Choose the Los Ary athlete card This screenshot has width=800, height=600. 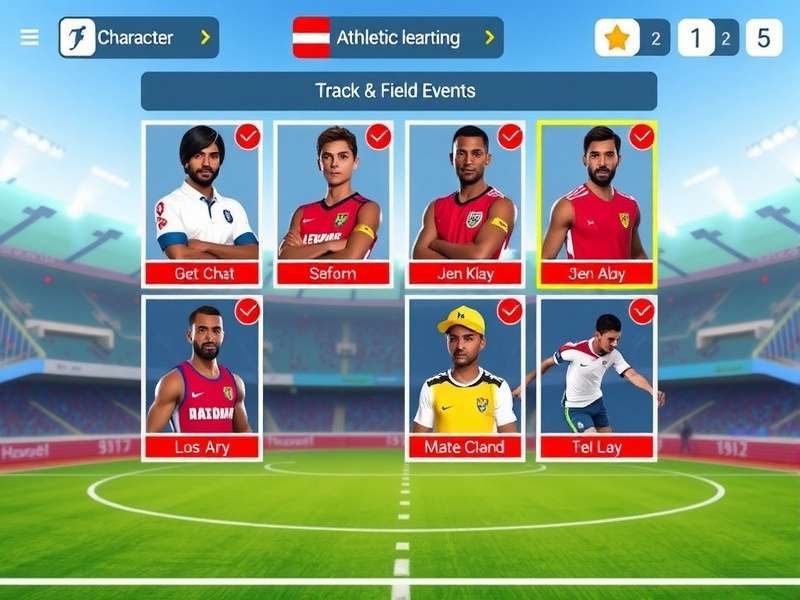click(203, 375)
